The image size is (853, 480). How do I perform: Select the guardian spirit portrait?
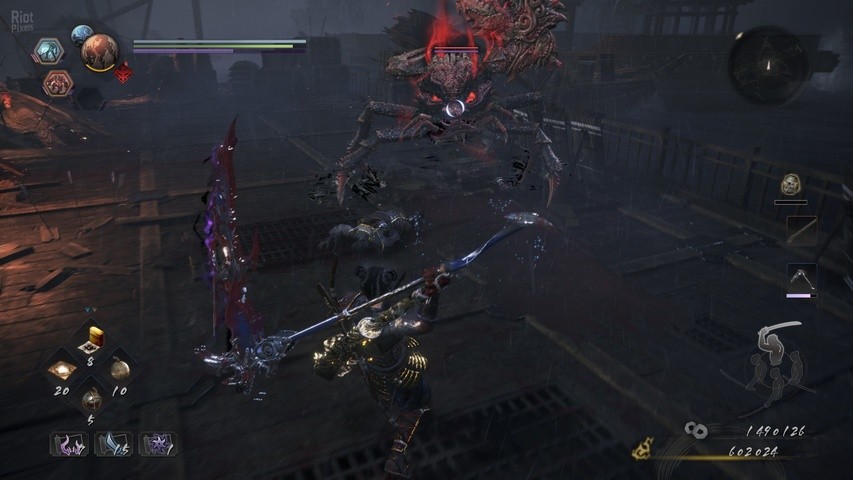100,52
